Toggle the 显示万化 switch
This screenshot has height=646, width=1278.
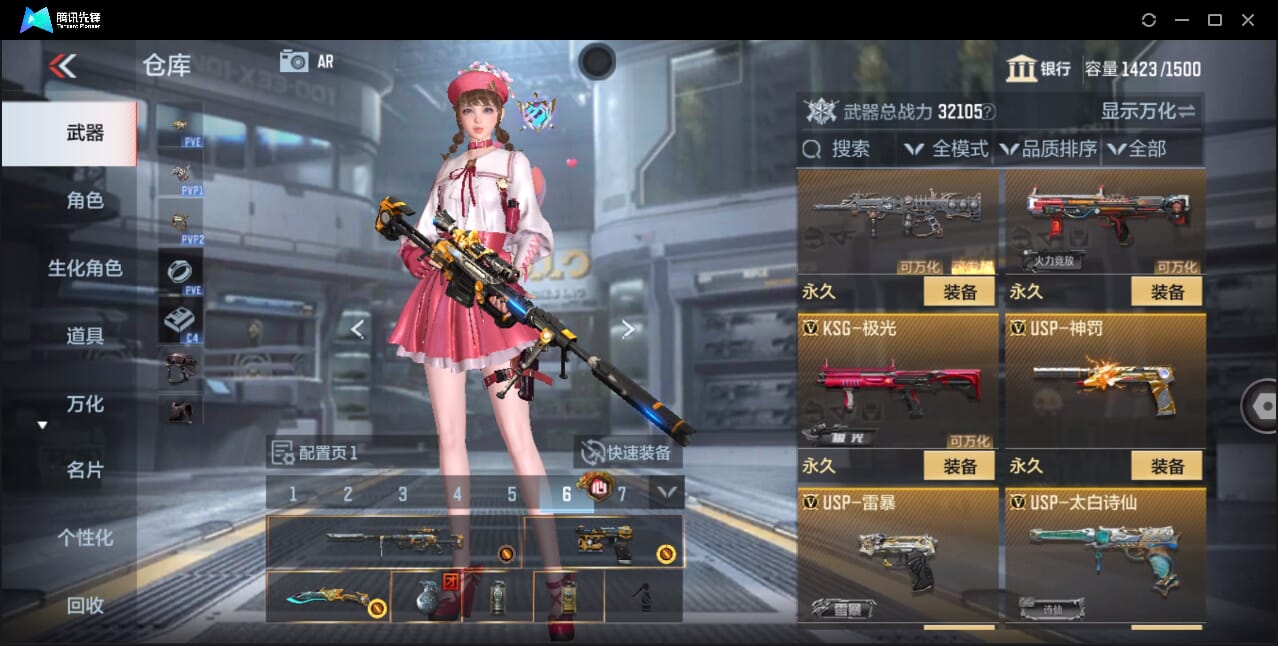(x=1148, y=111)
